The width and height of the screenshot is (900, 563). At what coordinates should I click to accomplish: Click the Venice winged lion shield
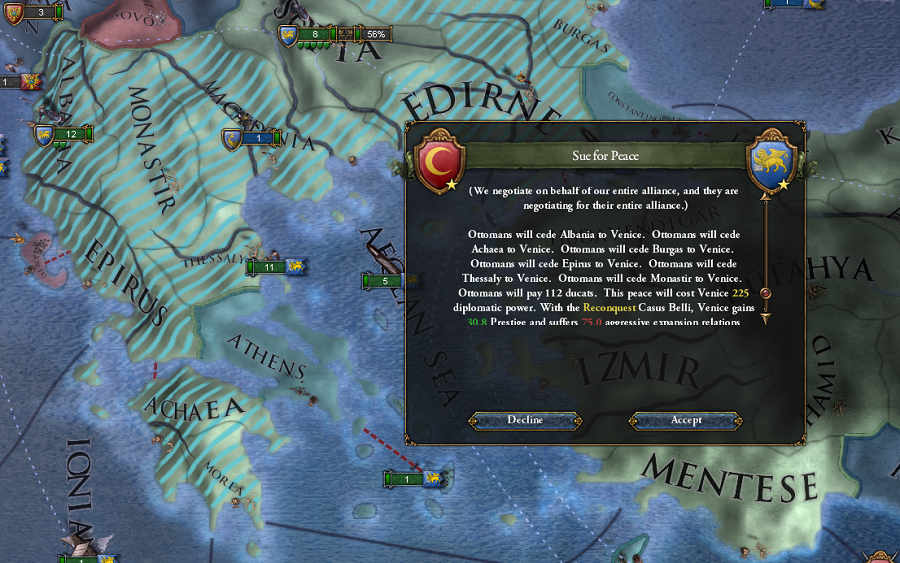click(771, 159)
